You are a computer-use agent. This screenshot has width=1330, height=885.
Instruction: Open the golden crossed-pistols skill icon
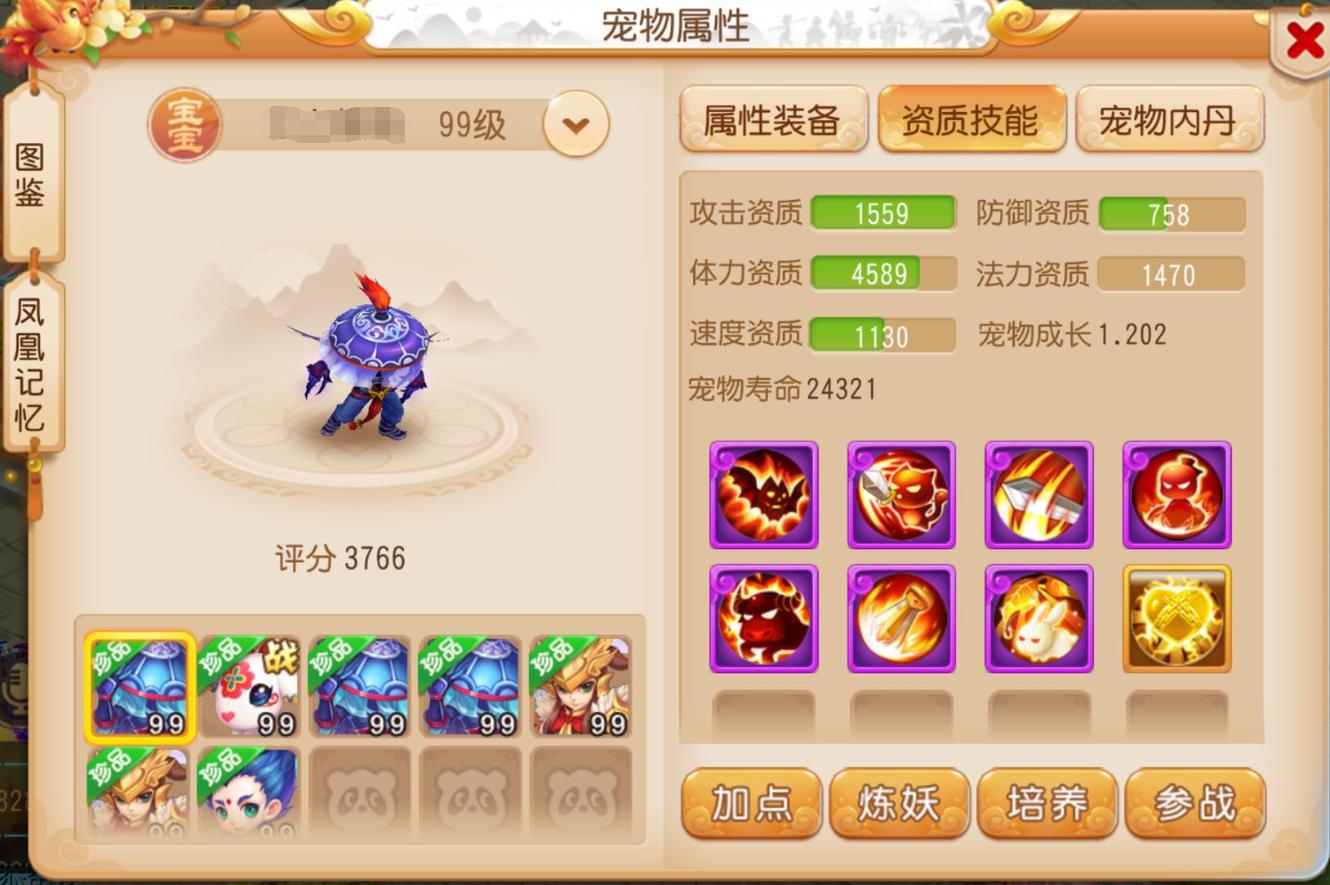(1177, 617)
